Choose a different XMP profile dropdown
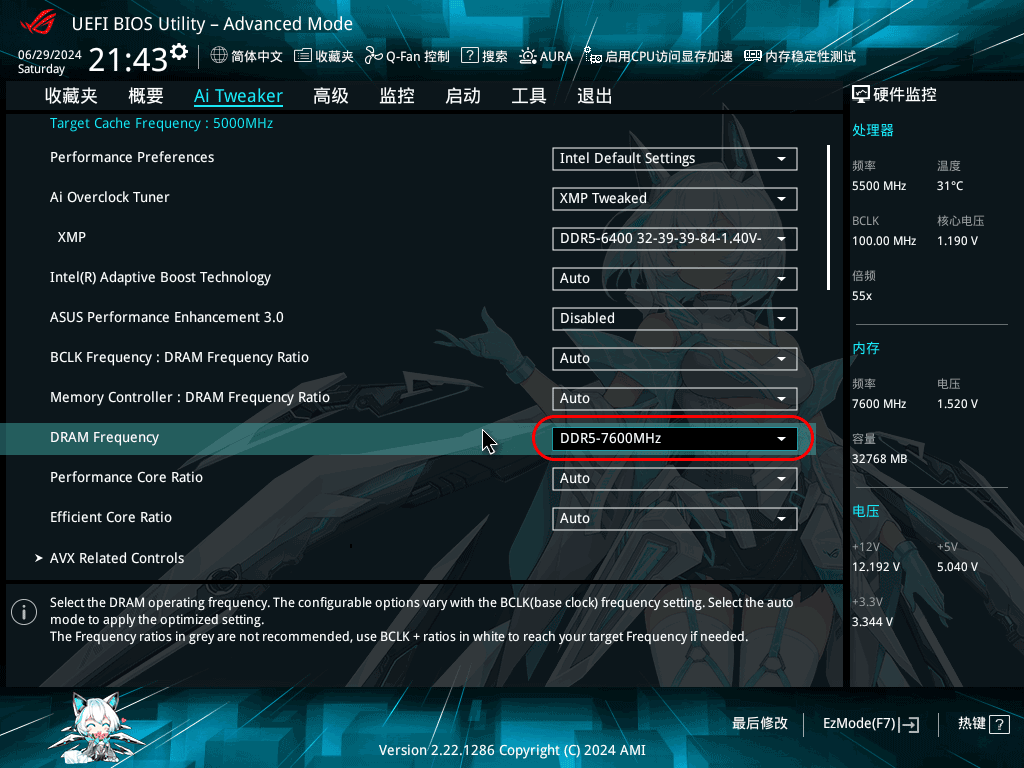Image resolution: width=1024 pixels, height=768 pixels. (674, 238)
